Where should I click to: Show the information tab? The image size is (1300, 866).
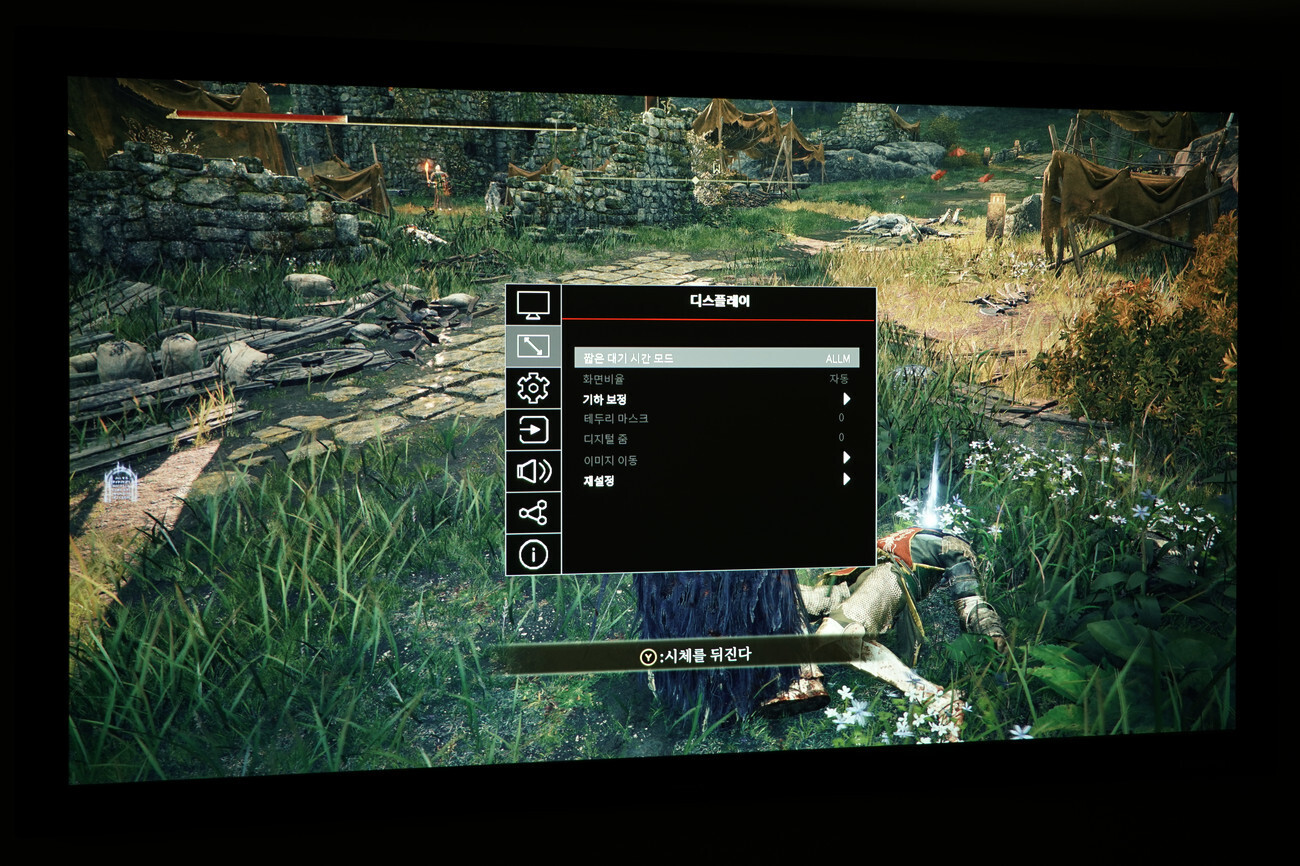point(533,554)
